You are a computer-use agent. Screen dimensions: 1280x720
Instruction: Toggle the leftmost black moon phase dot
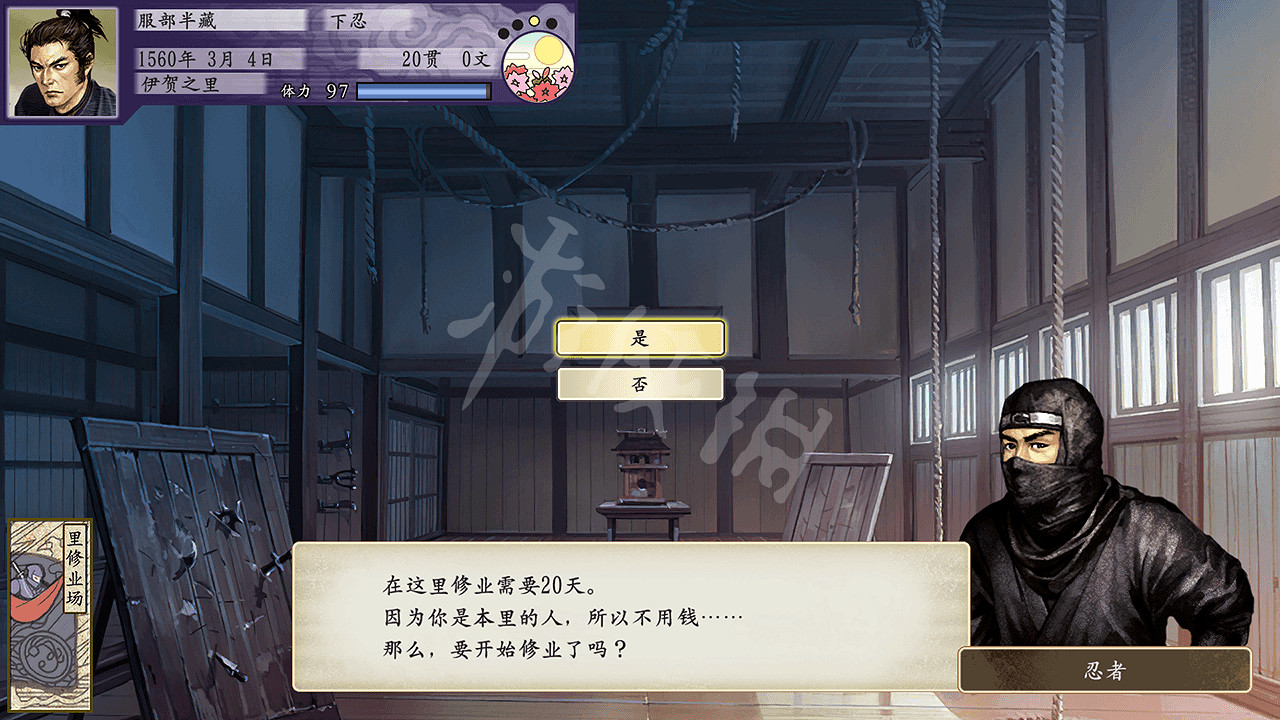[x=504, y=33]
